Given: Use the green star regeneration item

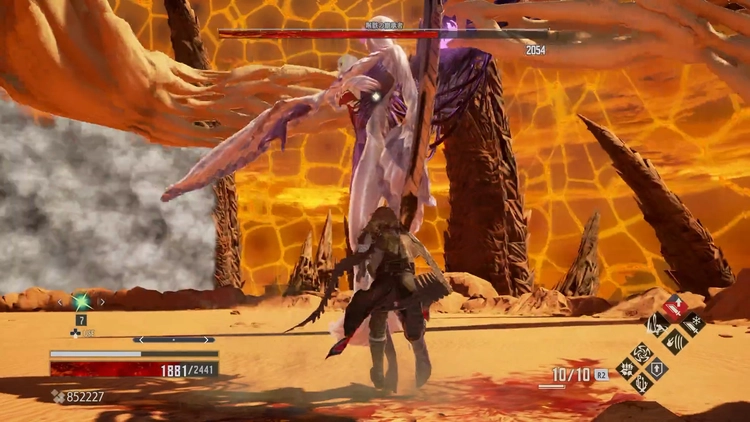Looking at the screenshot, I should pyautogui.click(x=81, y=300).
